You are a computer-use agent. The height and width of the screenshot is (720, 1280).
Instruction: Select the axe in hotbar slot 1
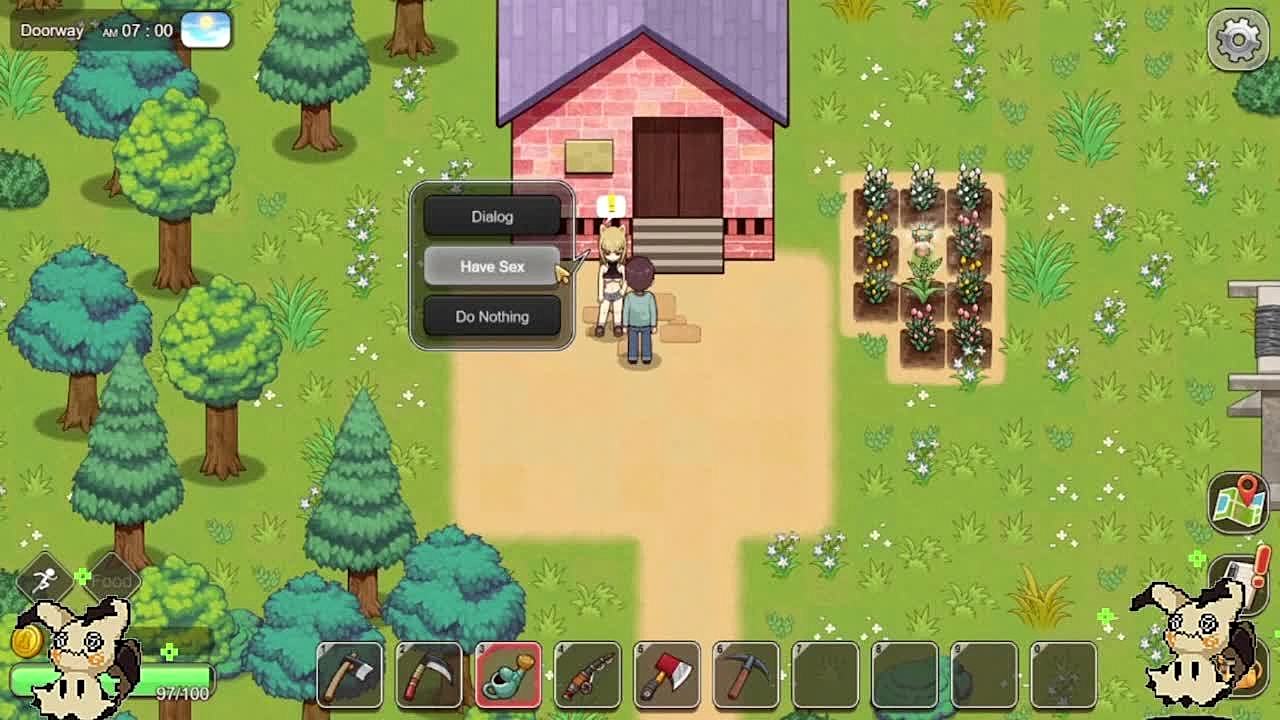349,675
